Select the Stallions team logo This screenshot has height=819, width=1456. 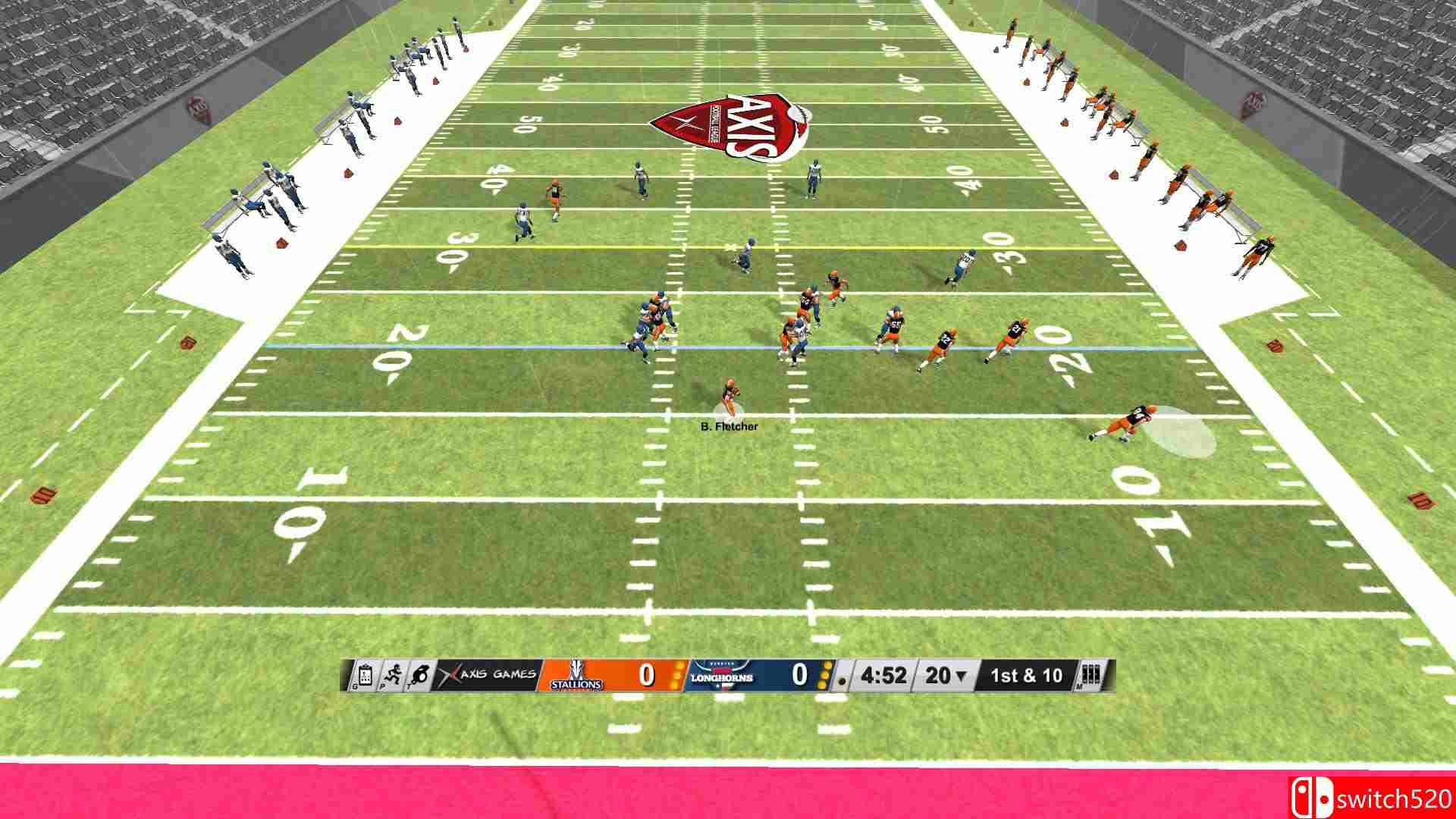578,675
